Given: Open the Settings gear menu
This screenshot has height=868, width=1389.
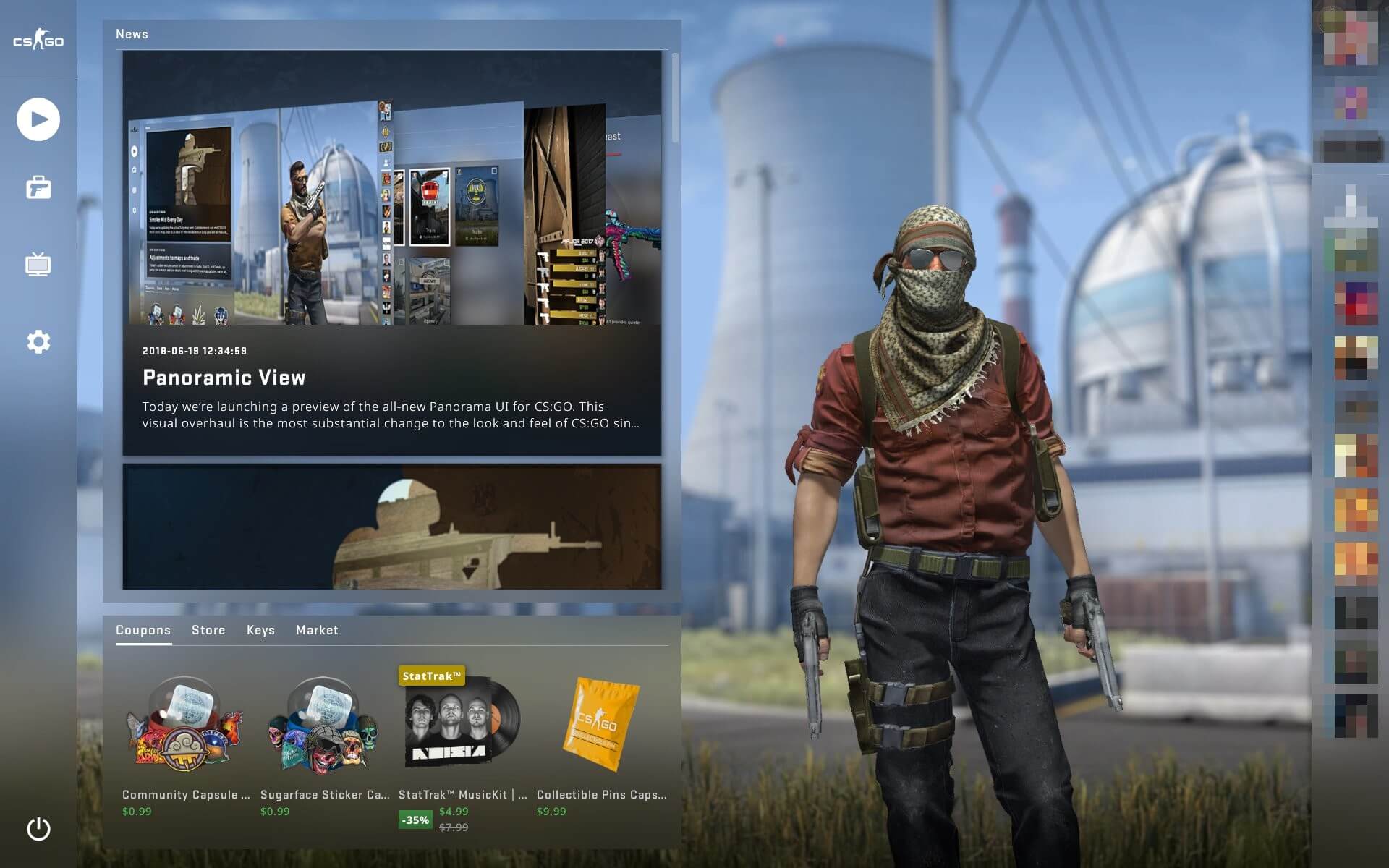Looking at the screenshot, I should point(38,341).
